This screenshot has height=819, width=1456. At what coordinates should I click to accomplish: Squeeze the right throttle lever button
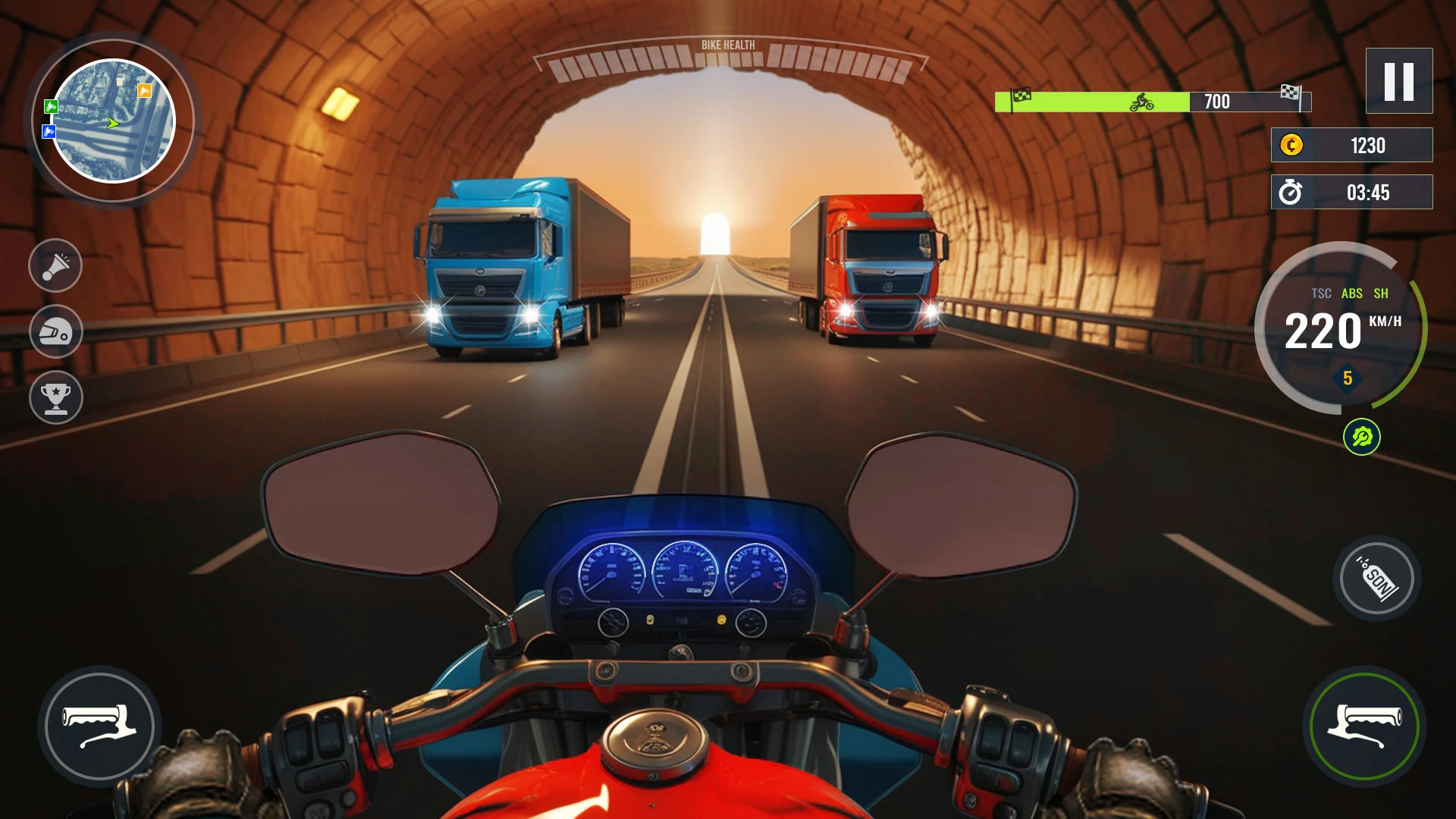point(1363,726)
